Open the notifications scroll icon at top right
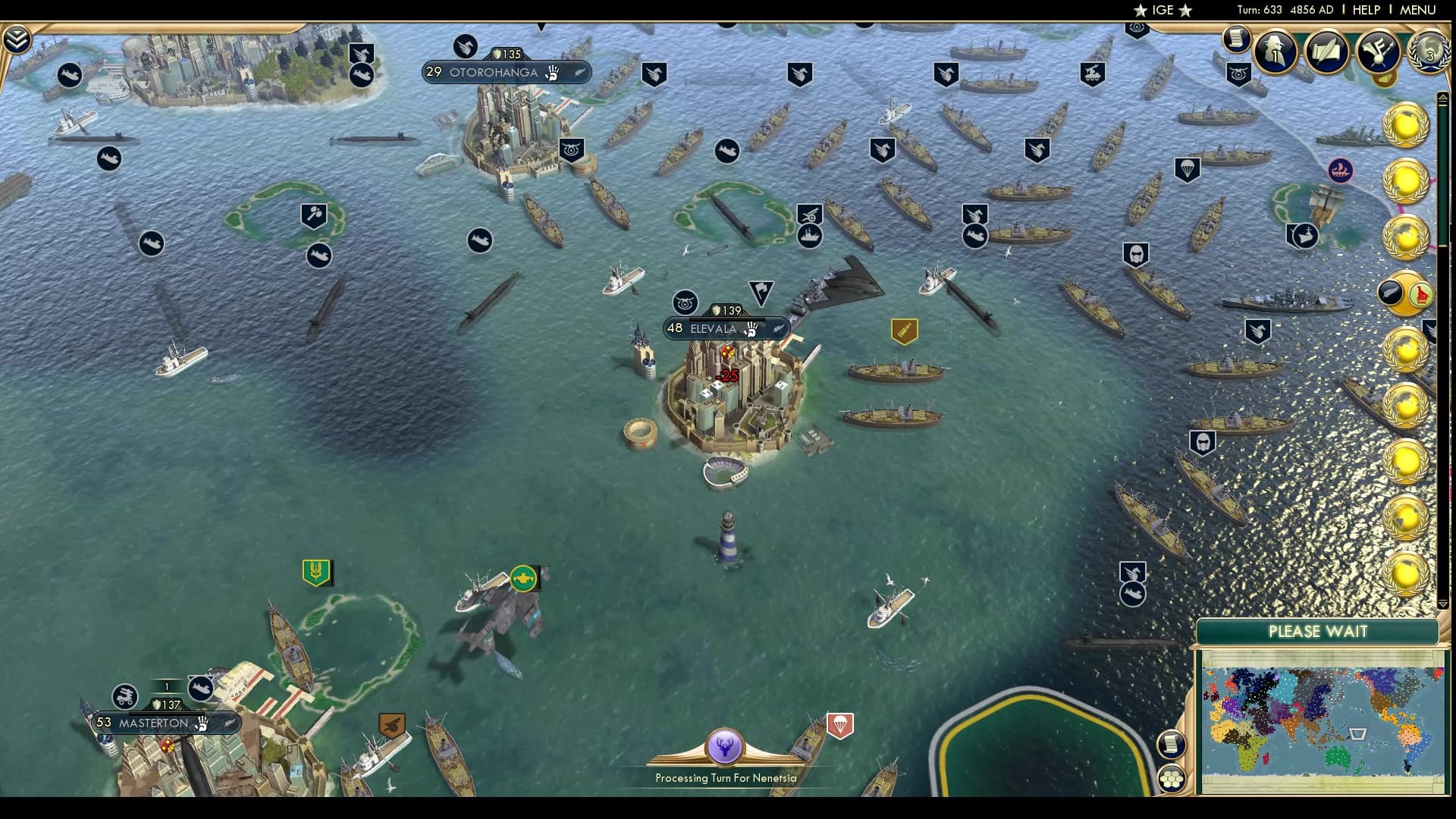Viewport: 1456px width, 819px height. tap(1236, 42)
